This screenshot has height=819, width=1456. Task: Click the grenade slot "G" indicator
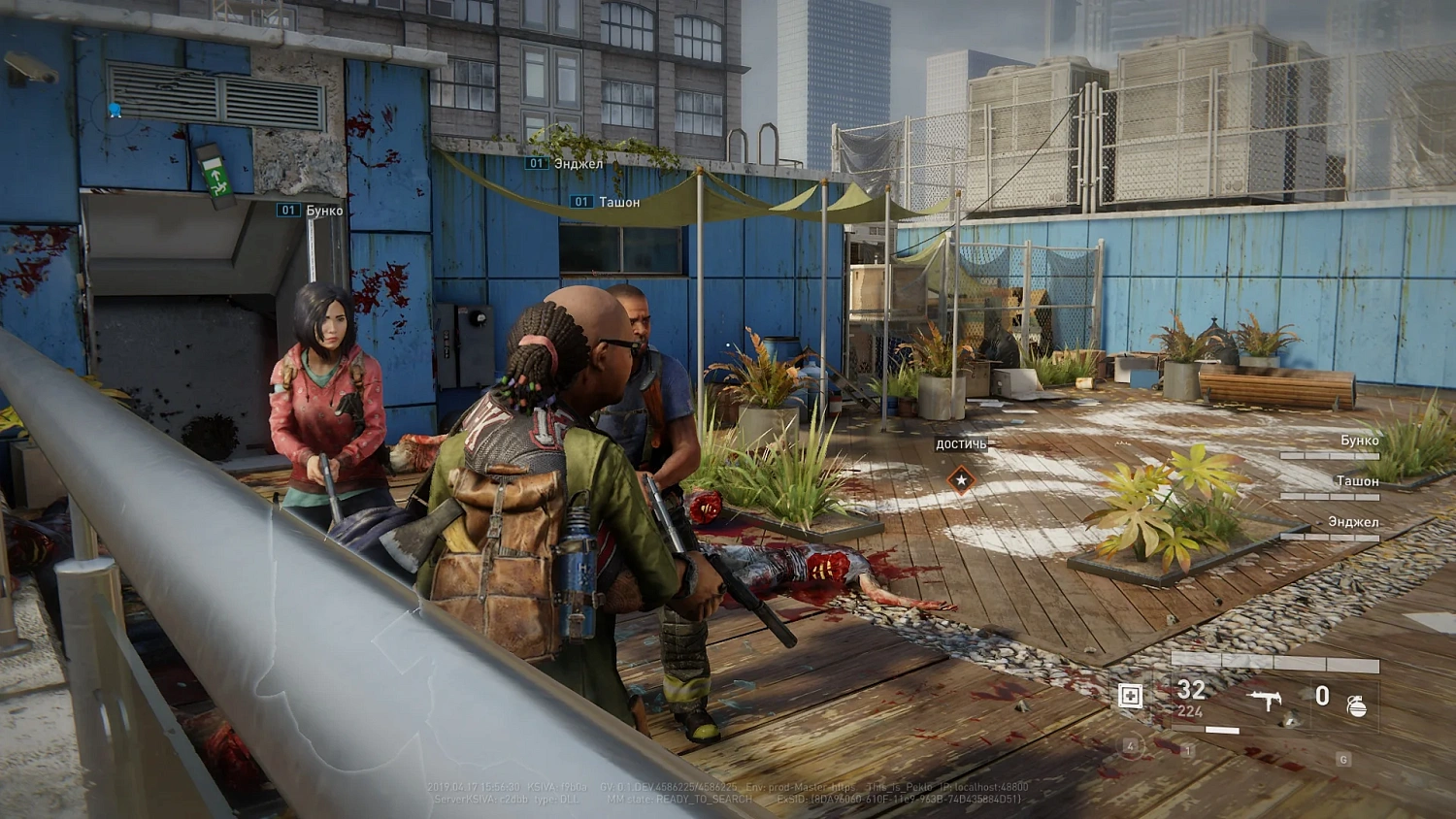click(x=1343, y=758)
